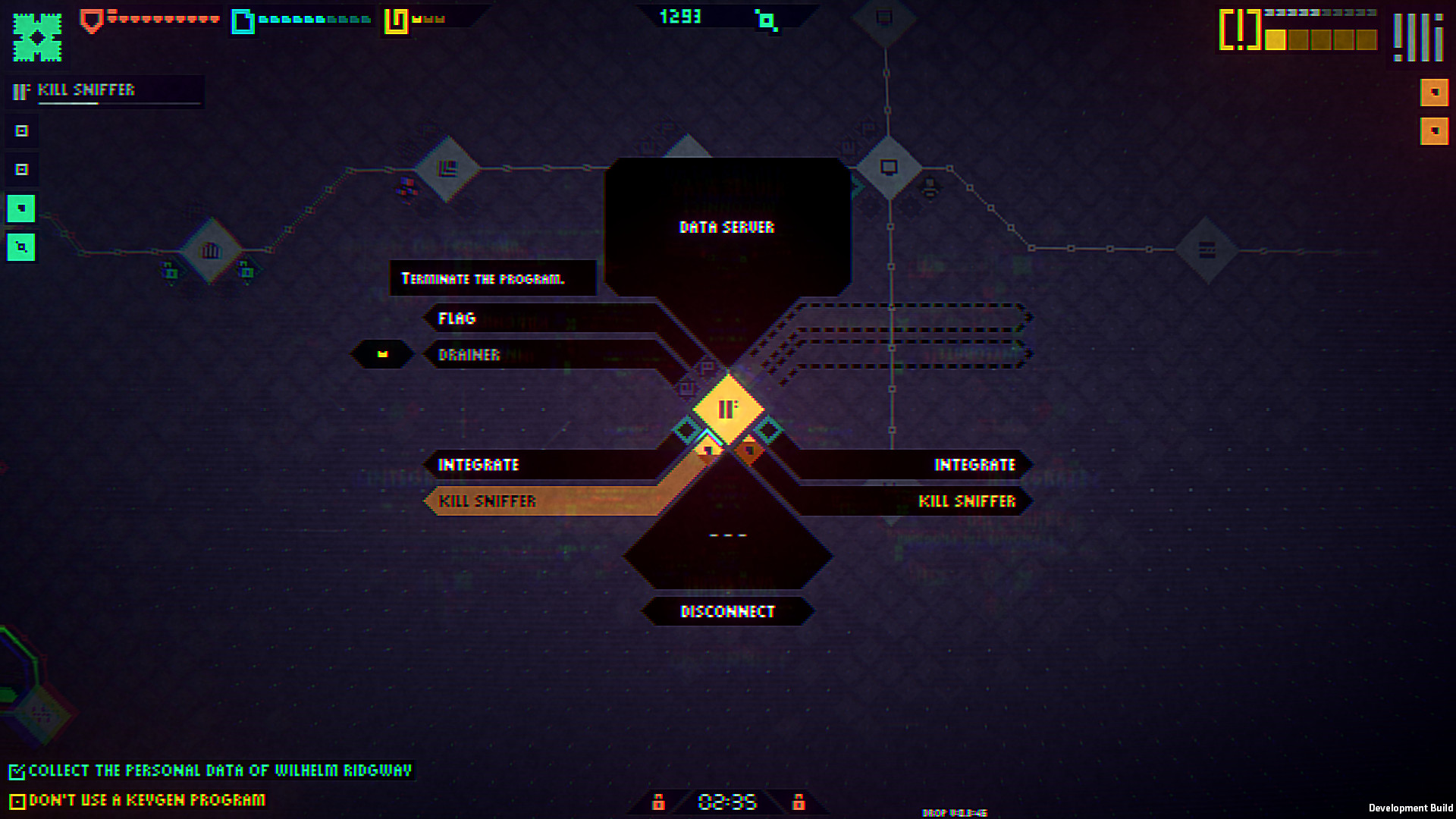This screenshot has width=1456, height=819.
Task: Click the Terminate the program option
Action: (492, 278)
